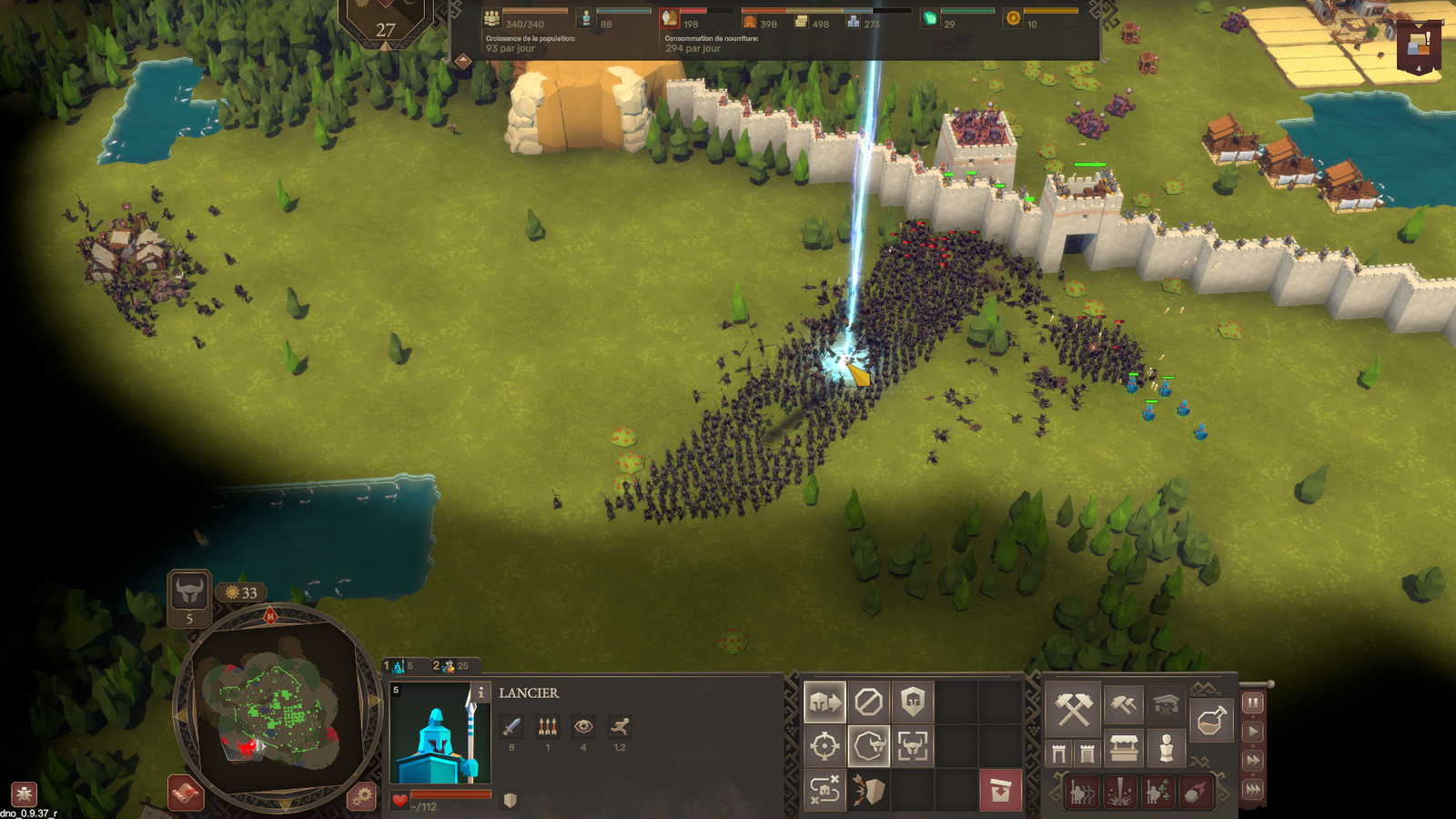Activate the stop command icon
This screenshot has height=819, width=1456.
tap(868, 703)
